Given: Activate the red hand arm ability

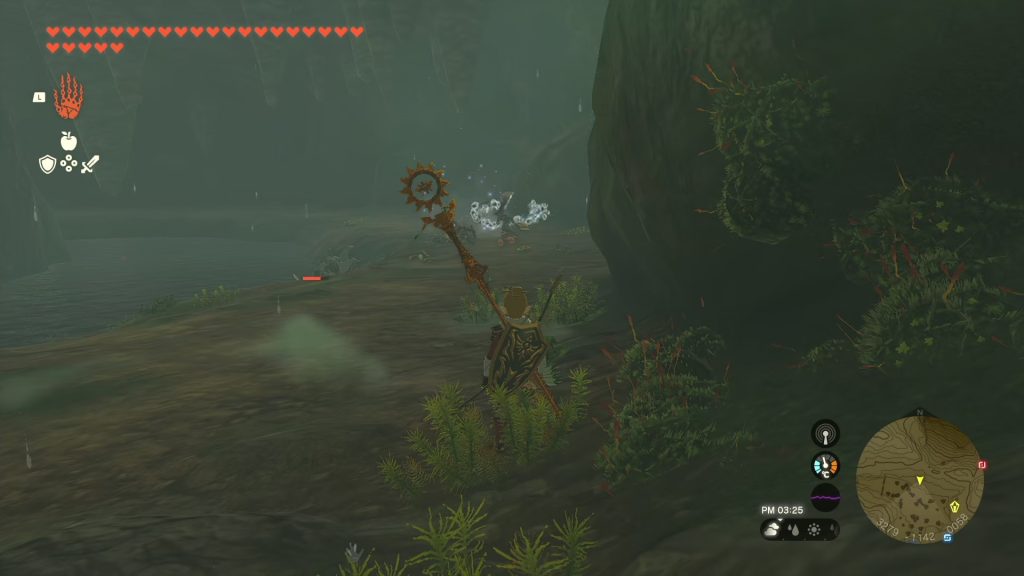Looking at the screenshot, I should 68,97.
